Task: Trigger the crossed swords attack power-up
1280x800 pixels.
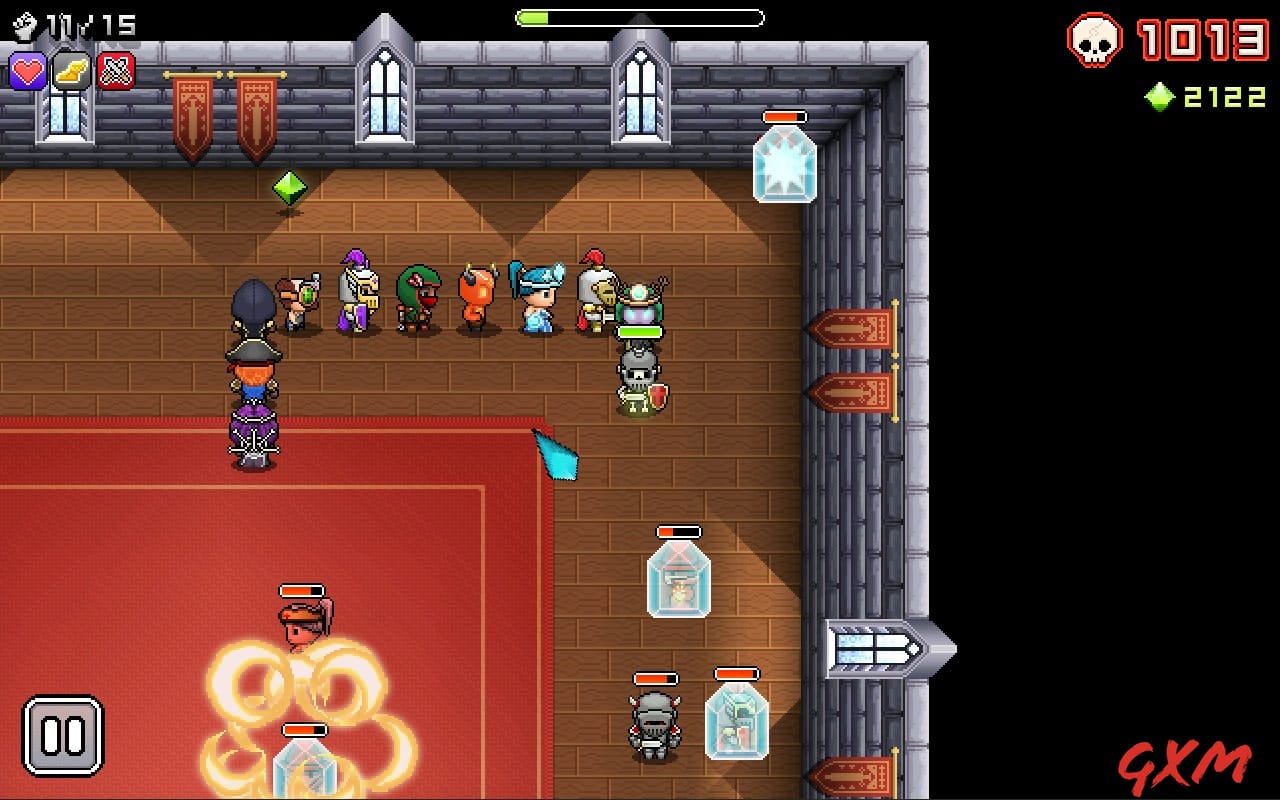Action: tap(113, 71)
